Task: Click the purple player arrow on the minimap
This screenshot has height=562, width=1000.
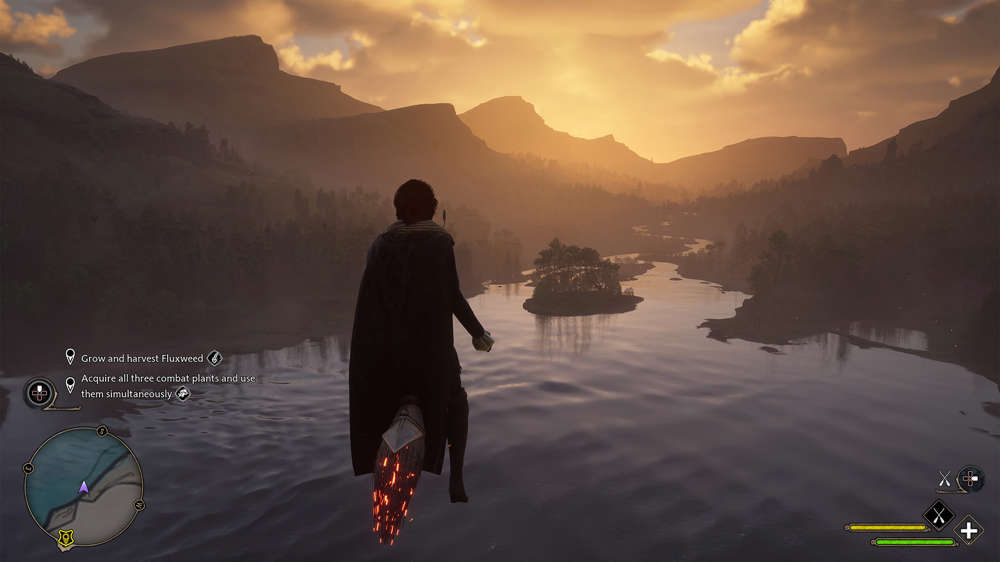Action: (x=84, y=487)
